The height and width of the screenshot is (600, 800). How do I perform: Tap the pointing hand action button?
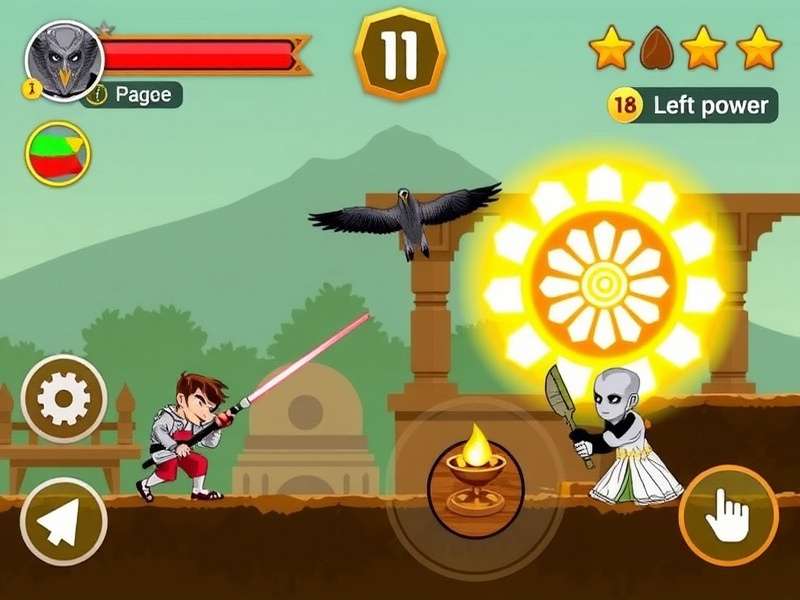728,517
